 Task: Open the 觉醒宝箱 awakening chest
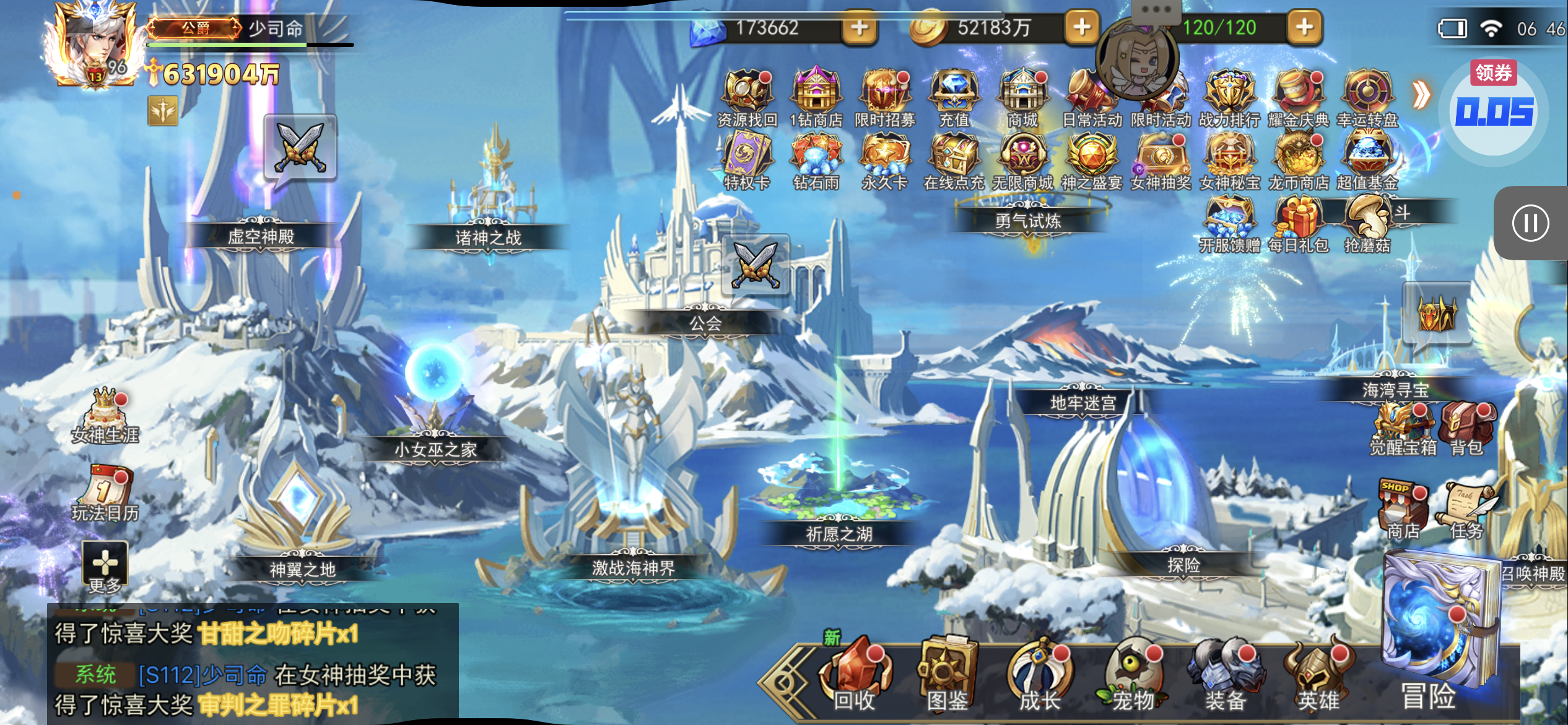click(x=1403, y=429)
